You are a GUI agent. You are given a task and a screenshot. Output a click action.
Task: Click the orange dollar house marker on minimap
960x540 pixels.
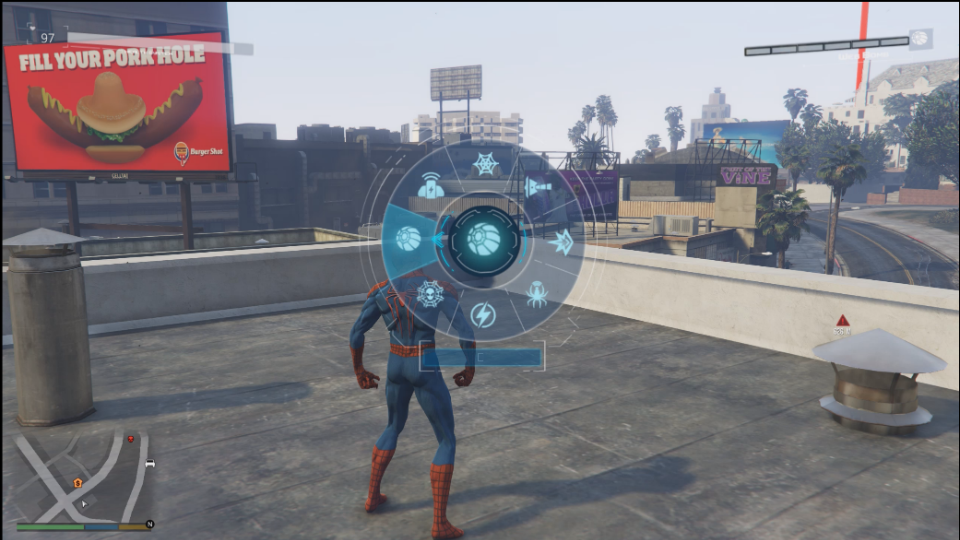pyautogui.click(x=78, y=483)
